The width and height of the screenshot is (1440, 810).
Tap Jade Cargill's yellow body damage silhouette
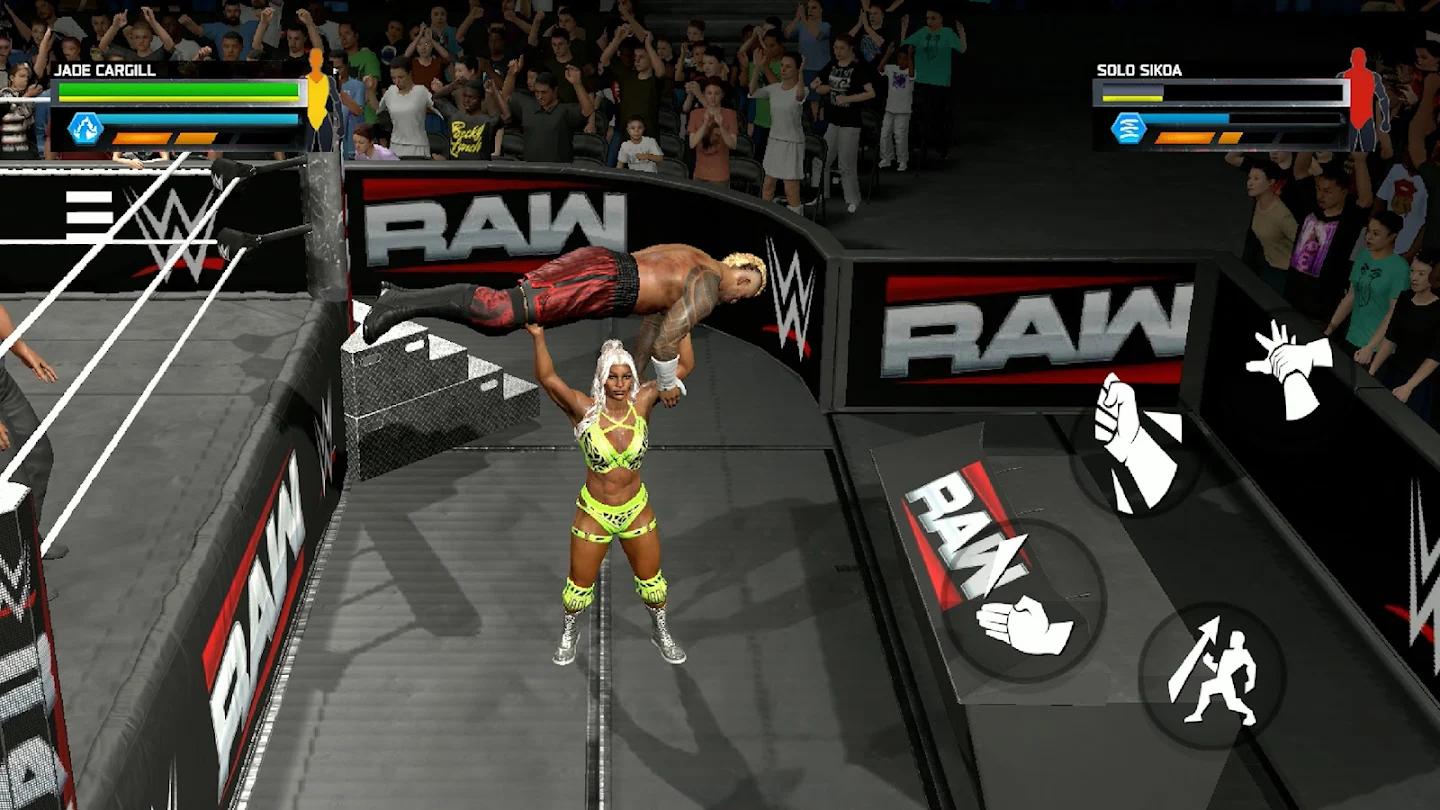coord(316,95)
